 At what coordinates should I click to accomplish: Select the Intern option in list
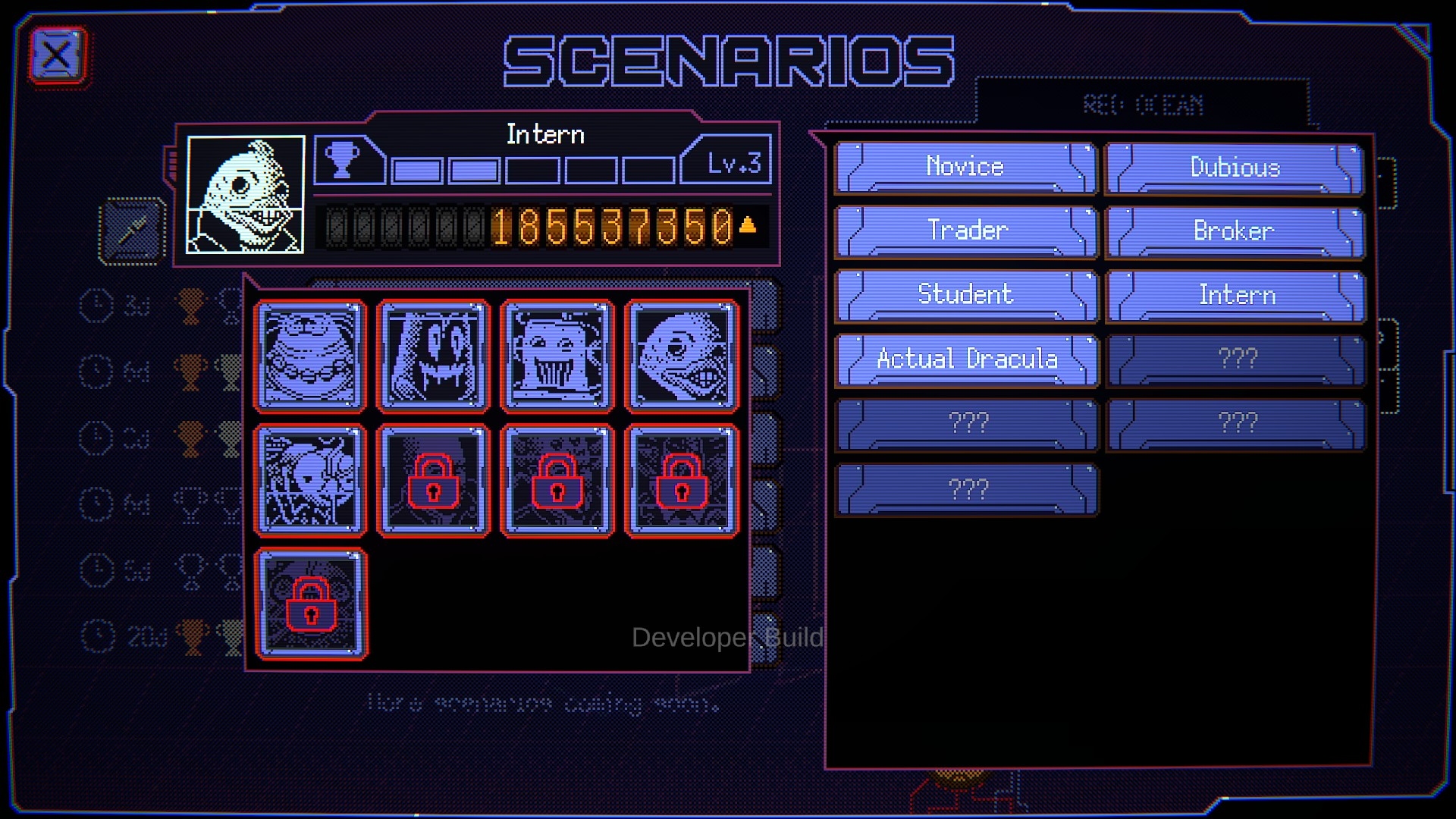coord(1235,295)
